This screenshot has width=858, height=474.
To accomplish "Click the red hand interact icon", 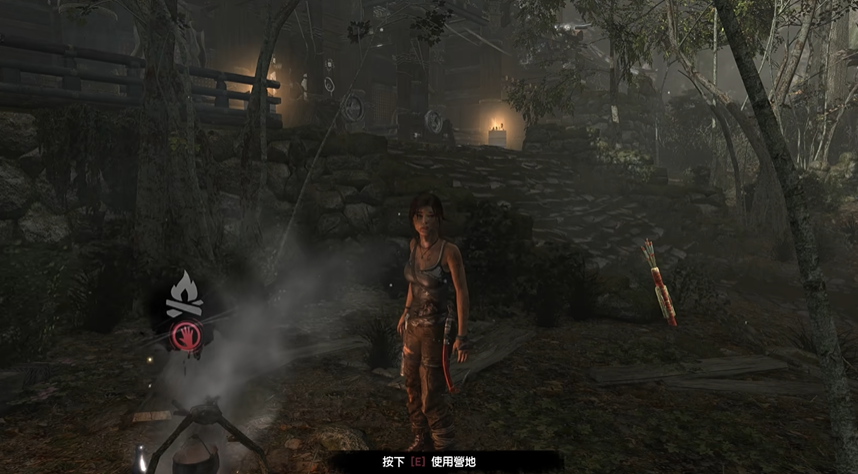I will [186, 335].
